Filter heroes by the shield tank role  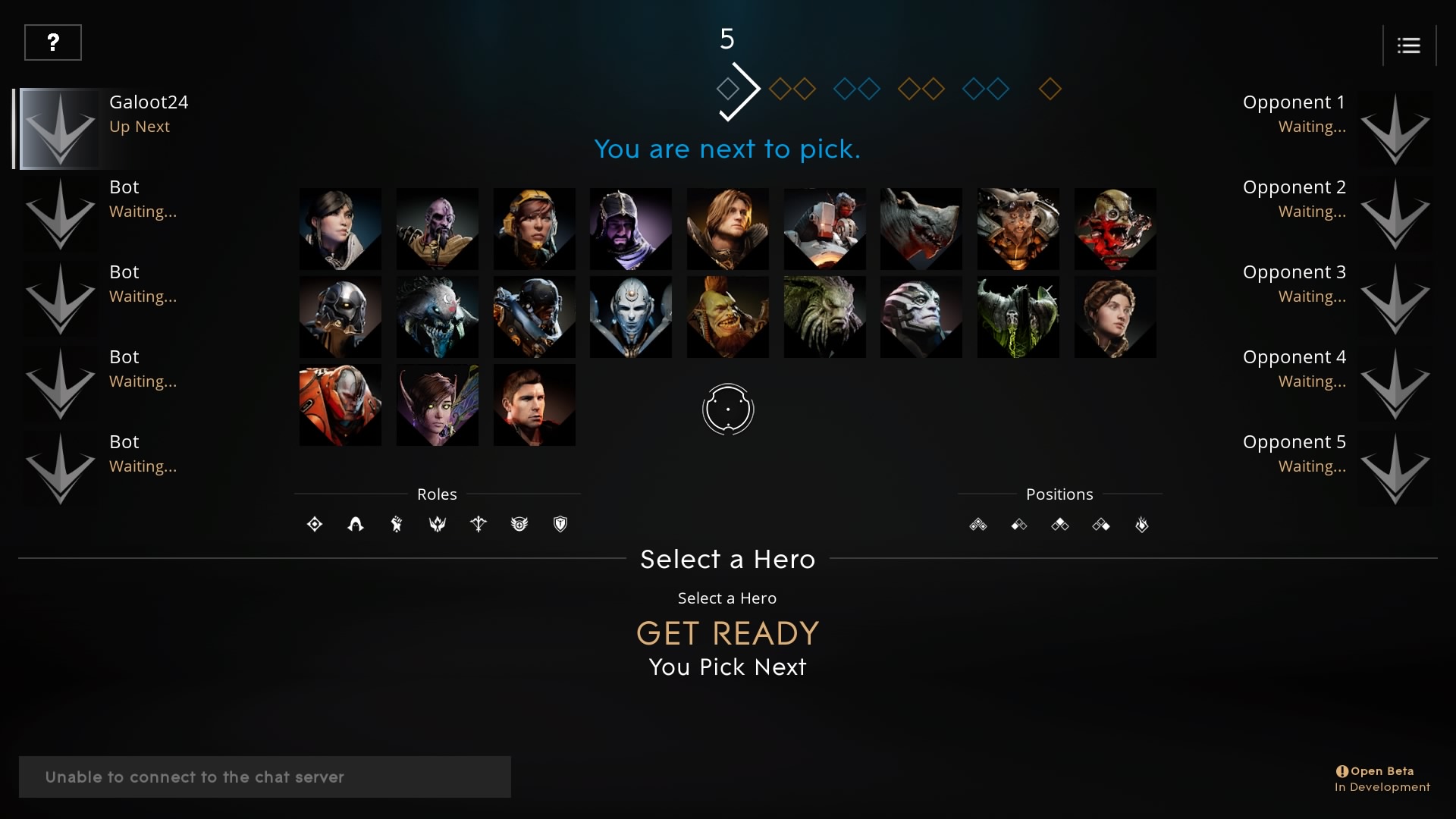(x=560, y=524)
